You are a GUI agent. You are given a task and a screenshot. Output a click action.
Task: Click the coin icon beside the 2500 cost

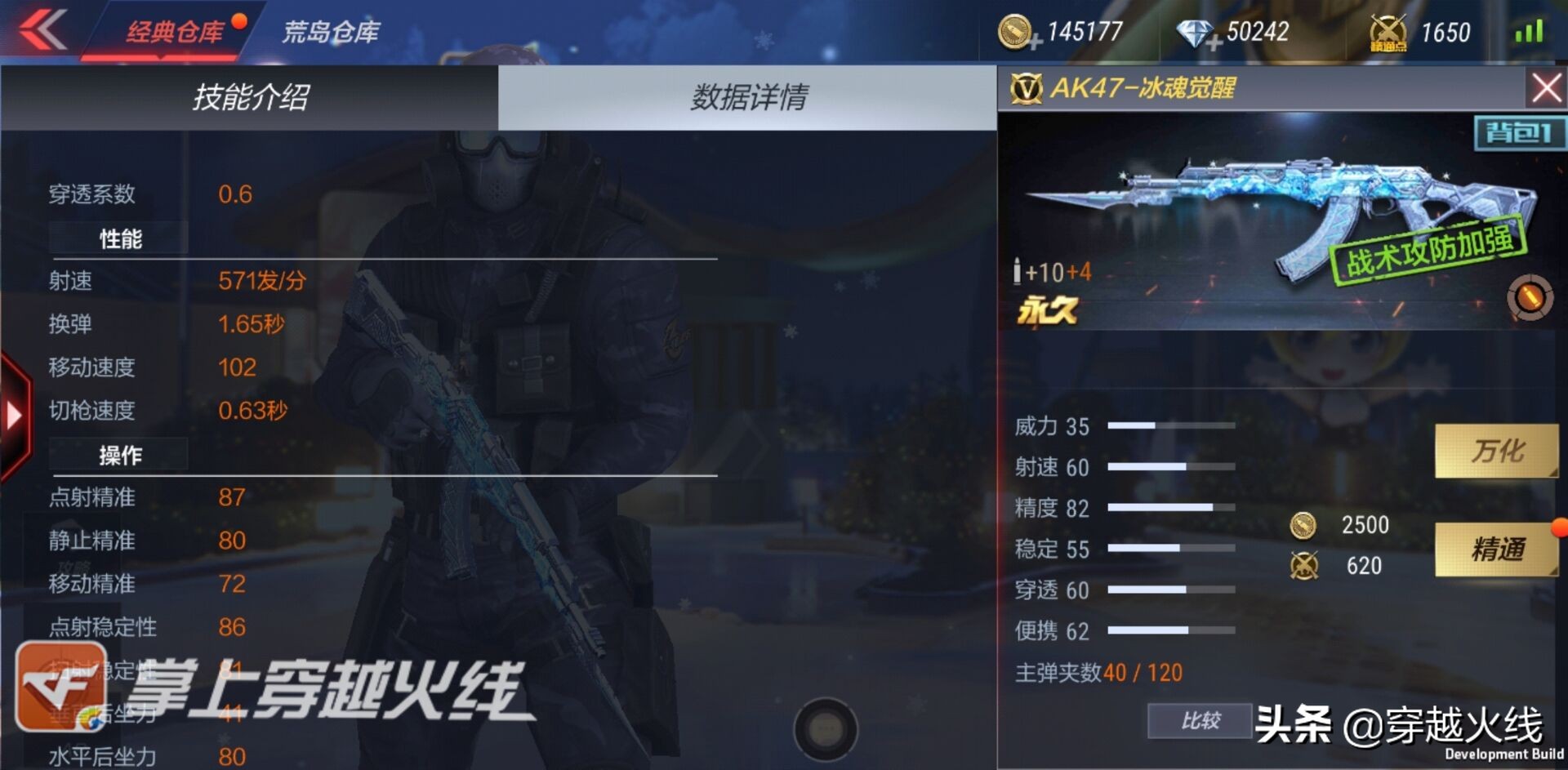[x=1304, y=525]
